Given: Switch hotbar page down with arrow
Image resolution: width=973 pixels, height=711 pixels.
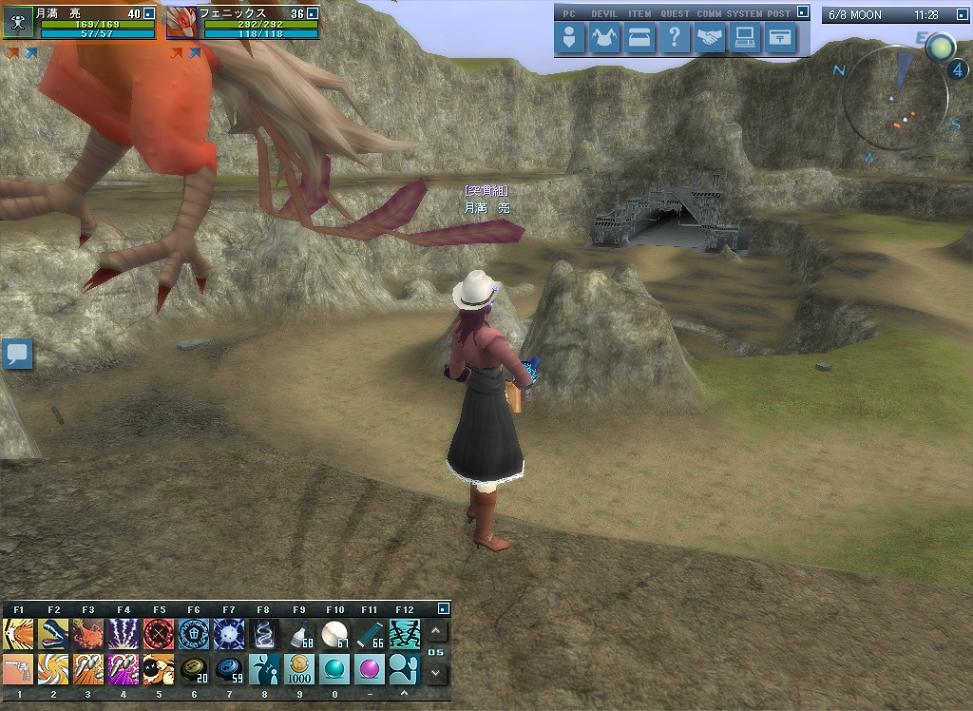Looking at the screenshot, I should [437, 673].
